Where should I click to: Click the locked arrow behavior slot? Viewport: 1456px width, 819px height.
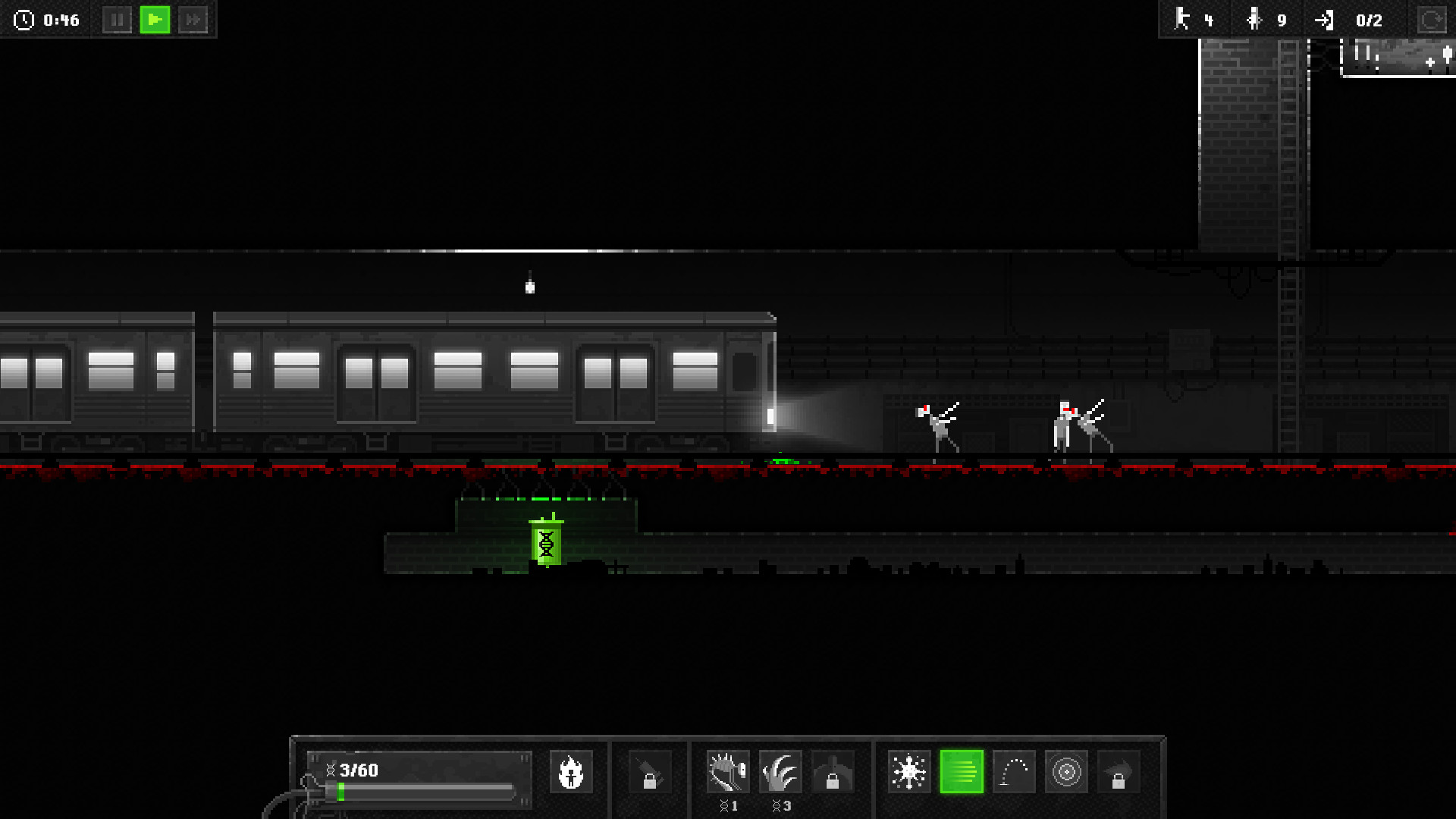[x=1119, y=771]
